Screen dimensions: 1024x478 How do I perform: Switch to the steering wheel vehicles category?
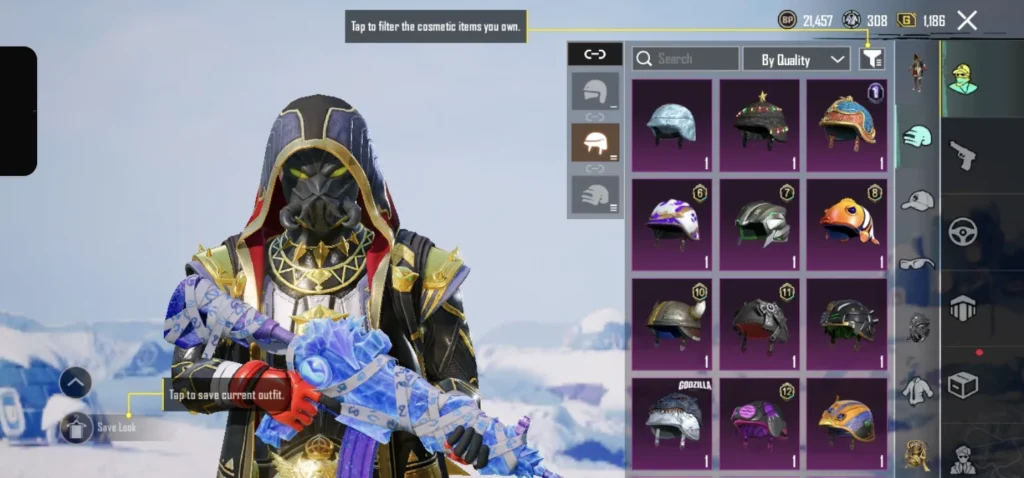(963, 231)
